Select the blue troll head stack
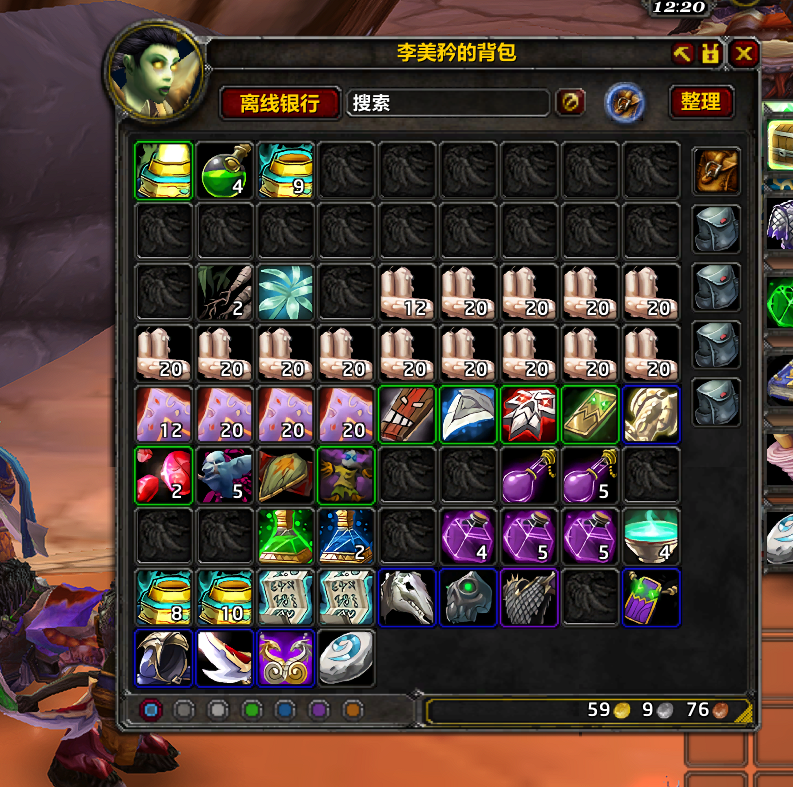 click(x=225, y=476)
